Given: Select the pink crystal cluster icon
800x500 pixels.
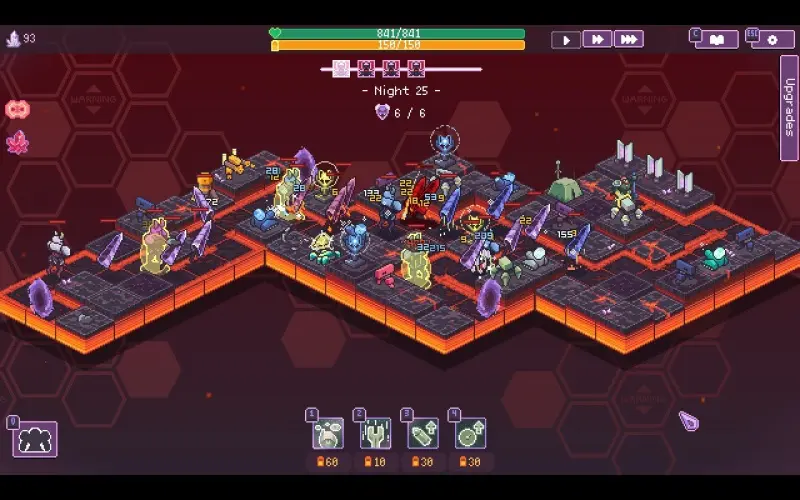Looking at the screenshot, I should click(x=17, y=141).
